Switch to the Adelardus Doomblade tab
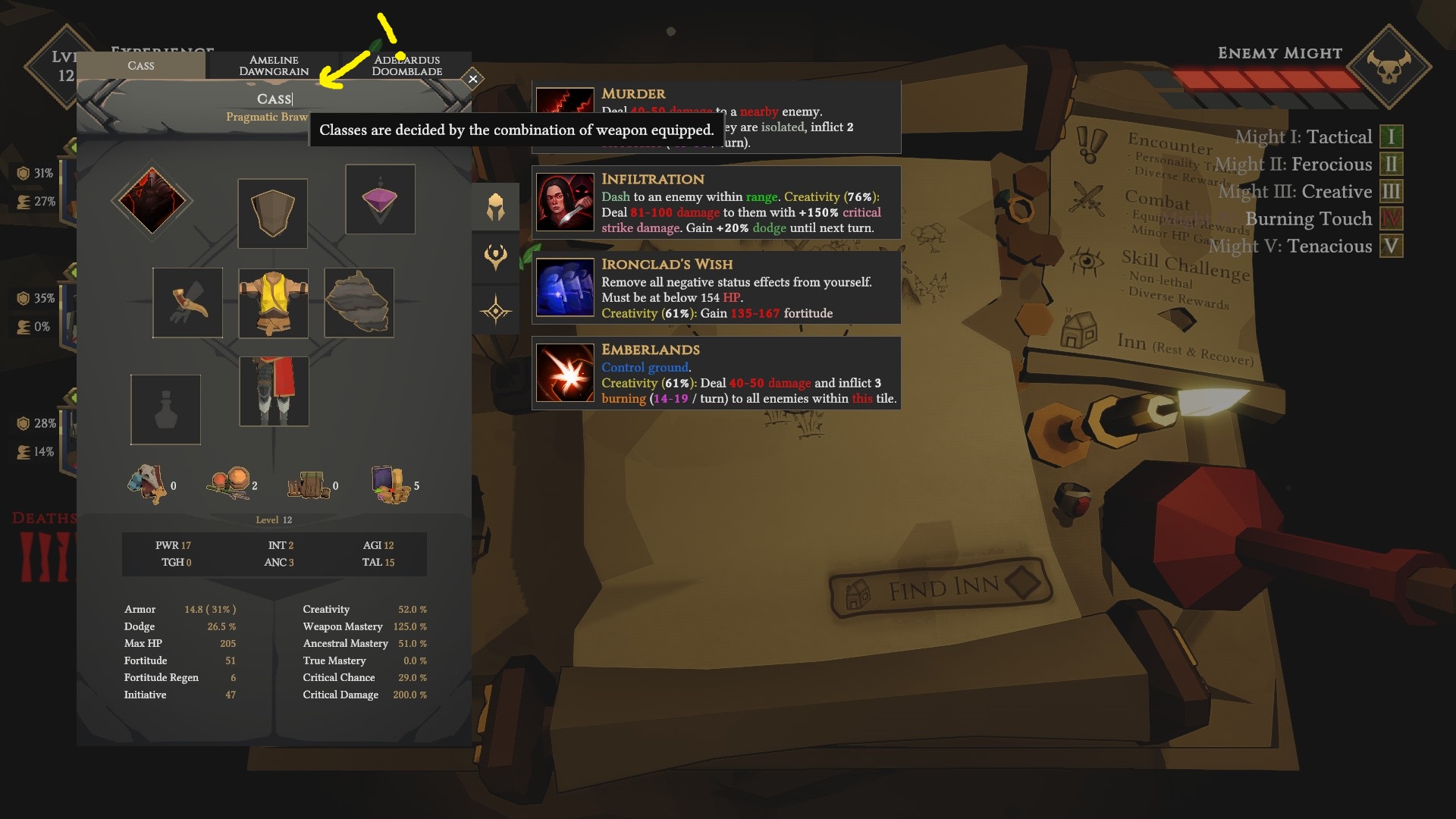The width and height of the screenshot is (1456, 819). (406, 64)
